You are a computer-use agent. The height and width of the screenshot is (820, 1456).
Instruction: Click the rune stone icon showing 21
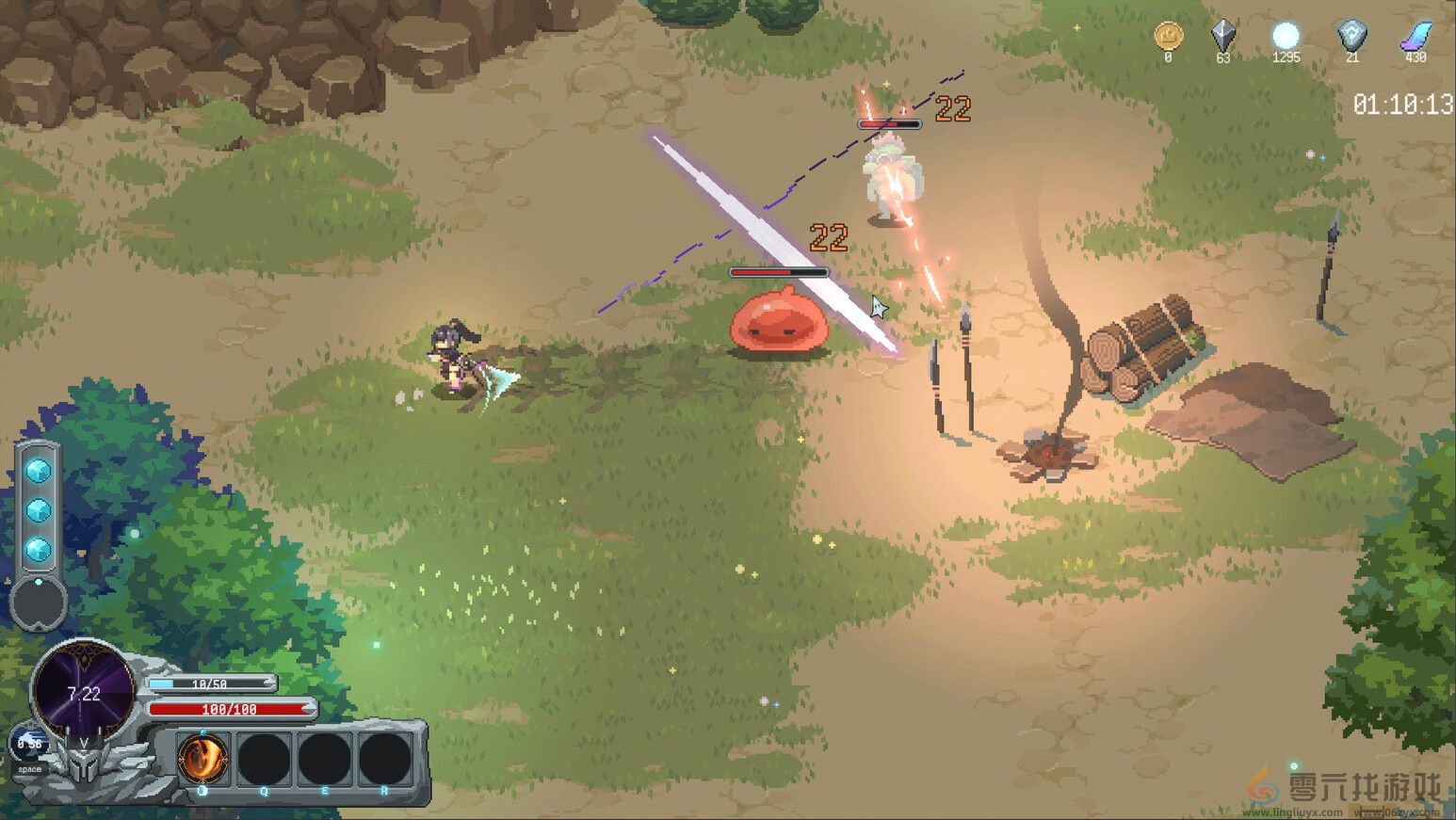(1353, 38)
